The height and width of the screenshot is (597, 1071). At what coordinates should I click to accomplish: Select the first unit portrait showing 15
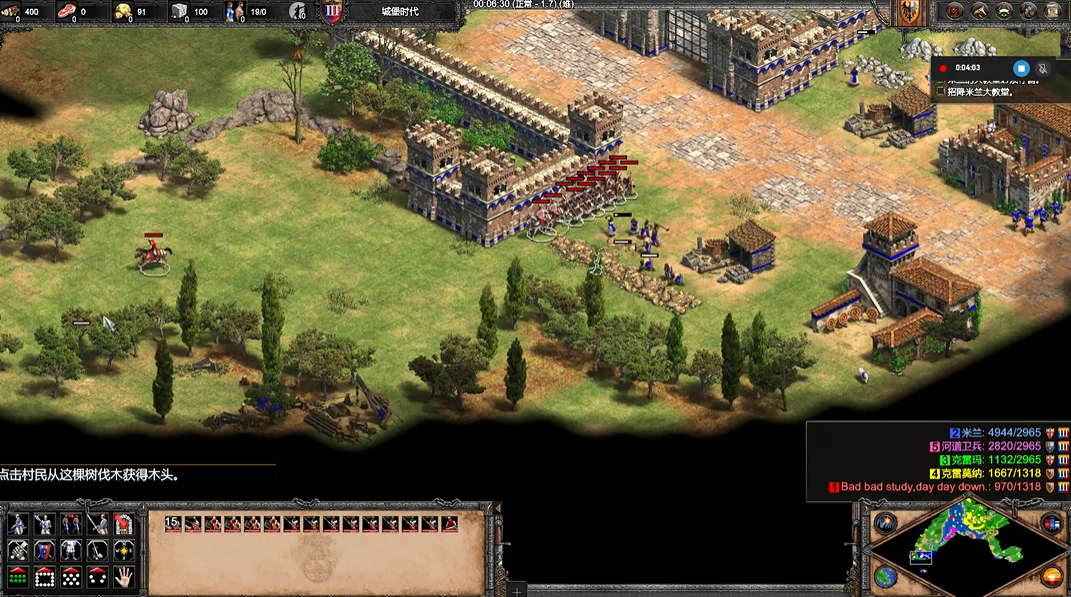[173, 523]
